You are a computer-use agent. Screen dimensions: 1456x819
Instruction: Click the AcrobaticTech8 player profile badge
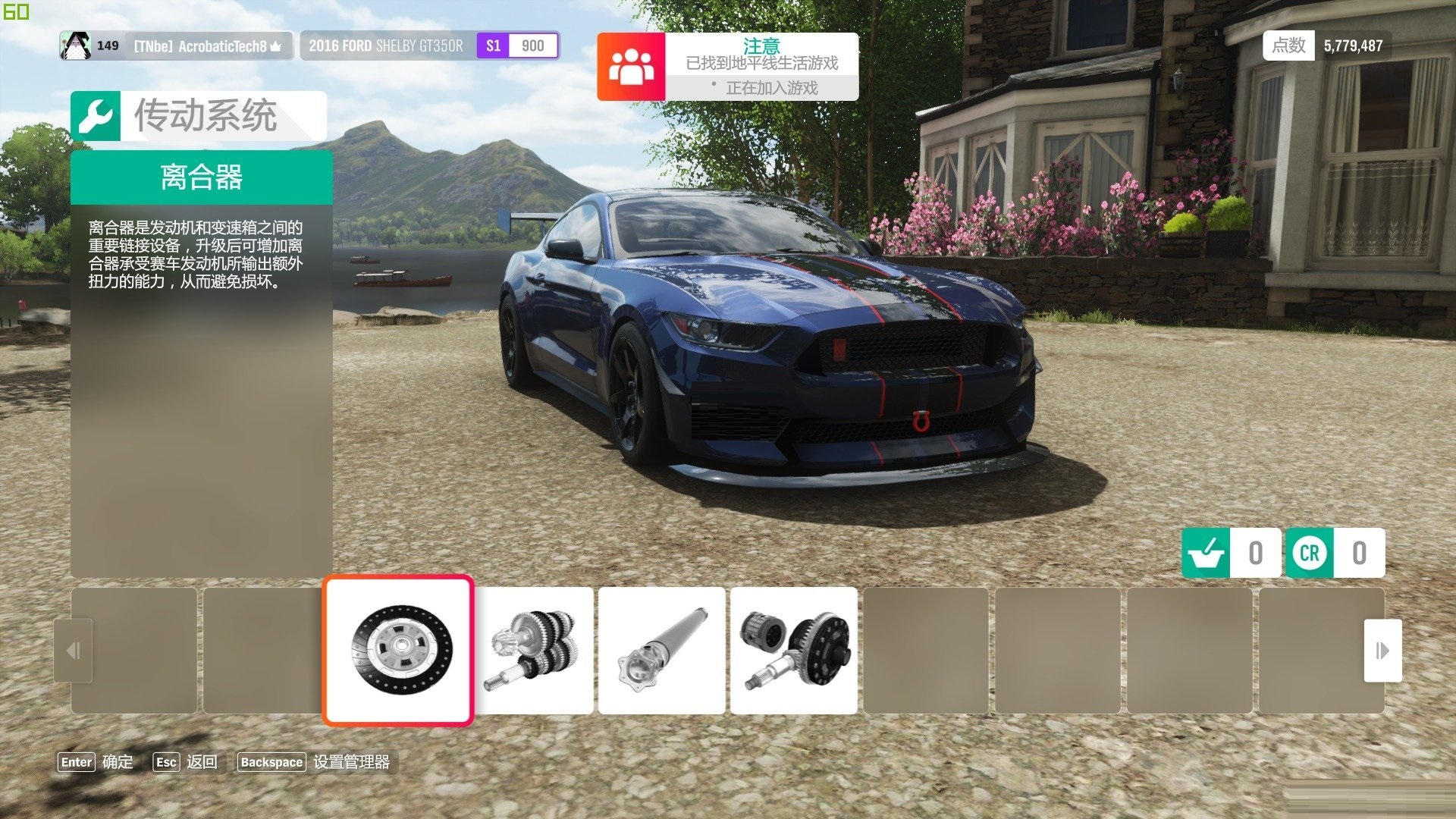(176, 46)
